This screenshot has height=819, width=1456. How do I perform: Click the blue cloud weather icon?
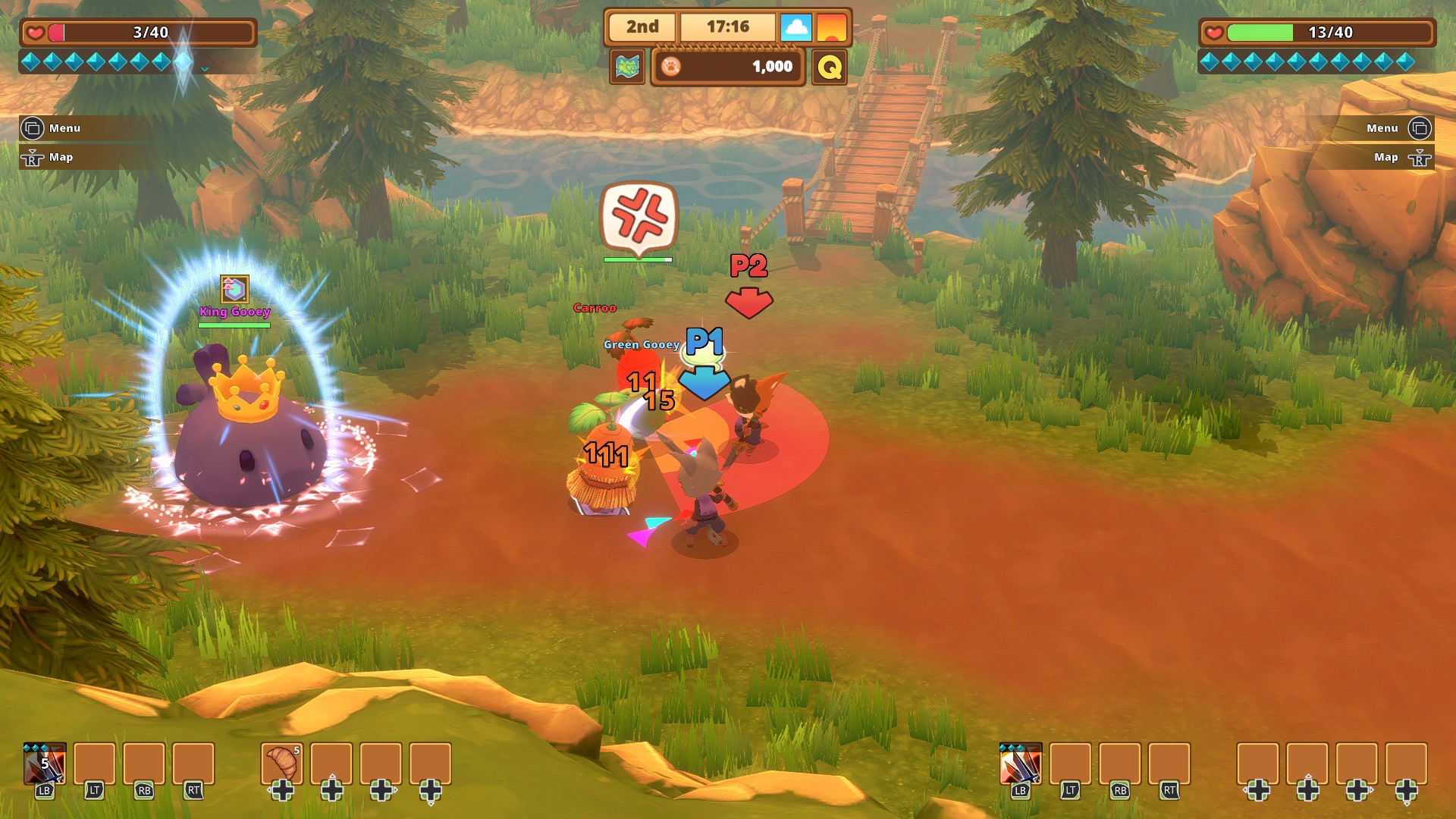(x=795, y=27)
